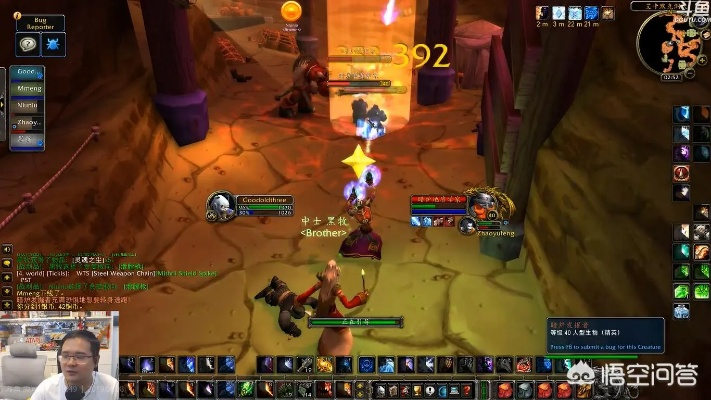Image resolution: width=711 pixels, height=400 pixels.
Task: Click the Goodoldthree player unit frame
Action: (250, 206)
